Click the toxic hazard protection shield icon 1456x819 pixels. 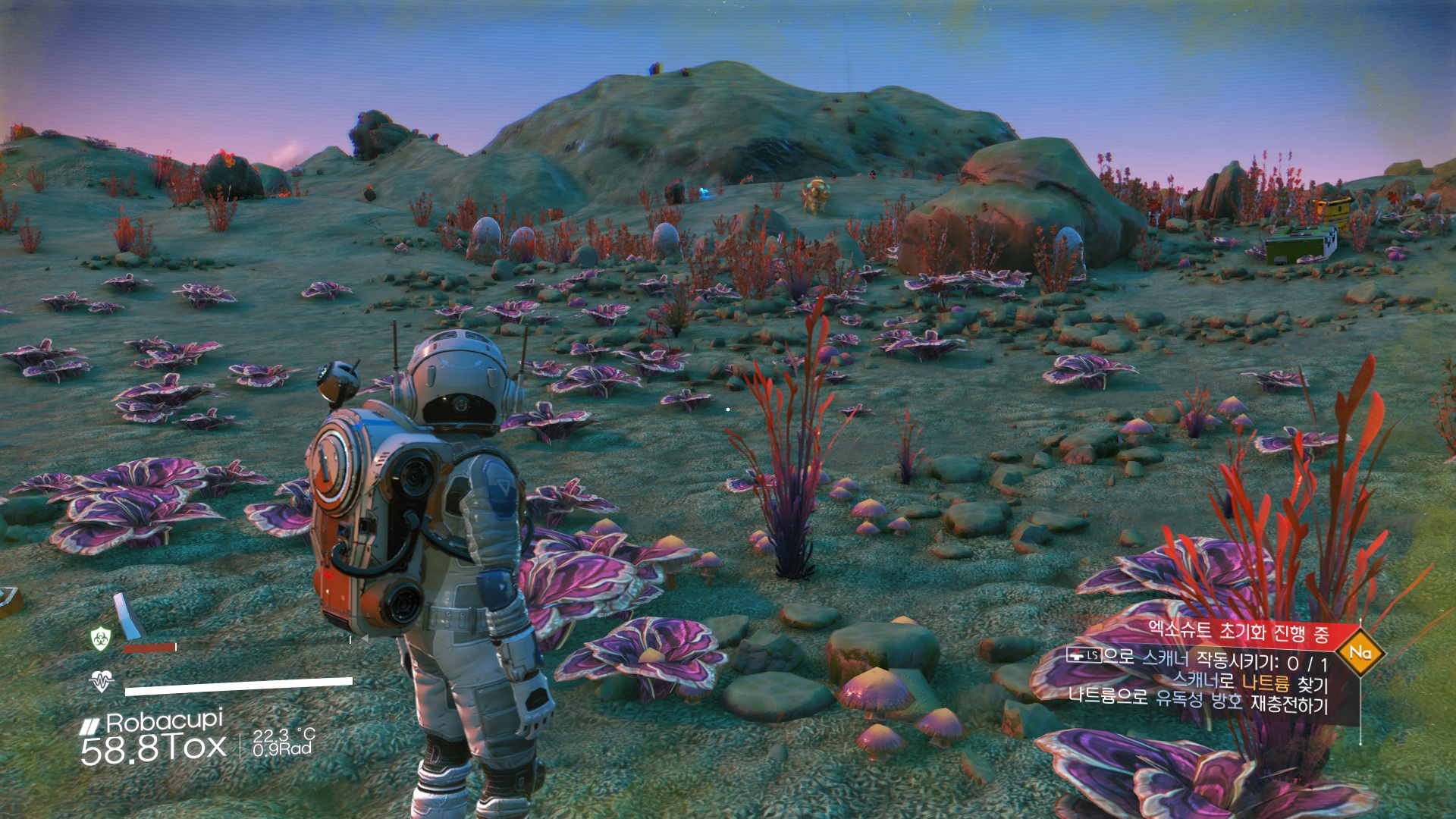point(101,639)
